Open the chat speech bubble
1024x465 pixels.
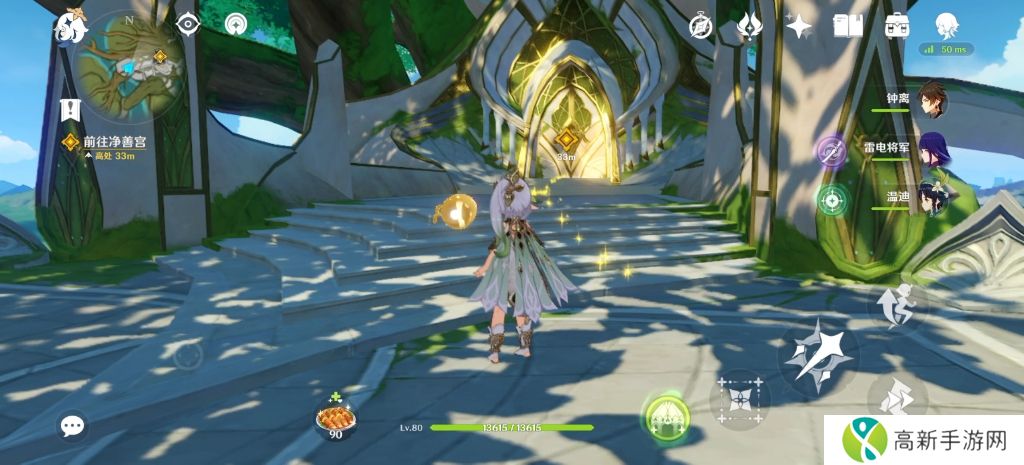pyautogui.click(x=72, y=426)
